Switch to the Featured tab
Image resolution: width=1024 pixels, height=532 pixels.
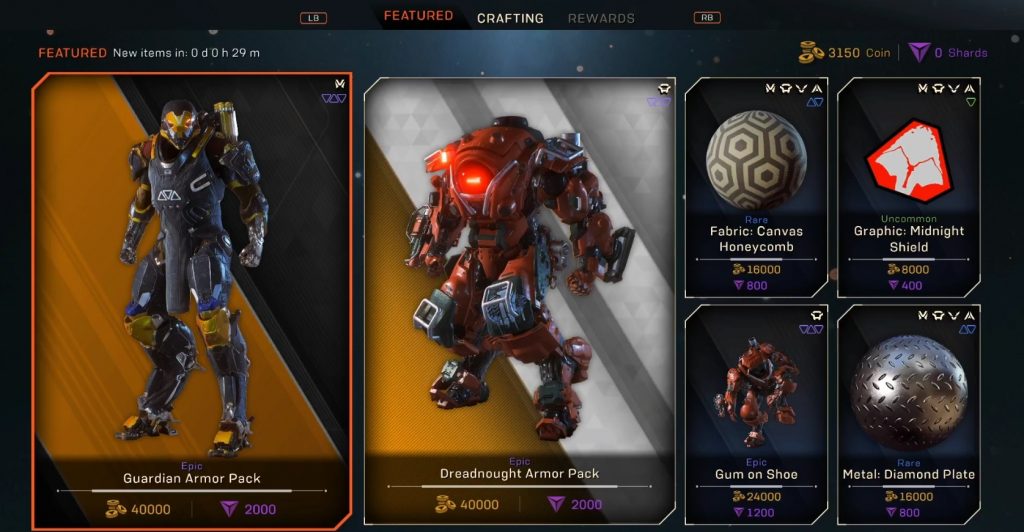418,16
